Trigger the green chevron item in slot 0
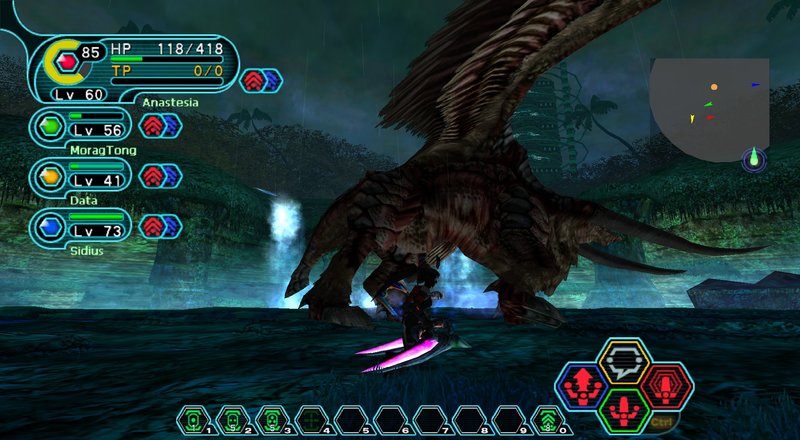The height and width of the screenshot is (440, 800). point(546,419)
